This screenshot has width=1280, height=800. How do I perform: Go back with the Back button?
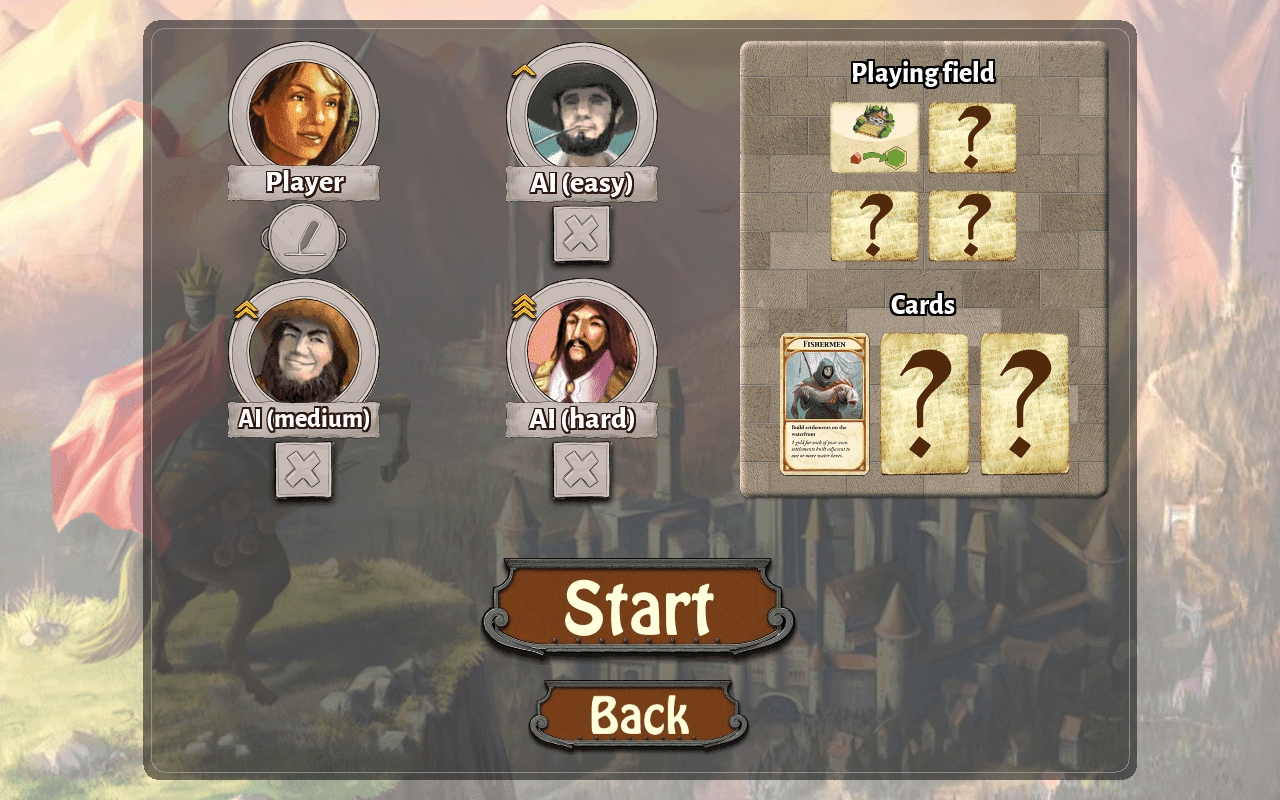(x=639, y=714)
